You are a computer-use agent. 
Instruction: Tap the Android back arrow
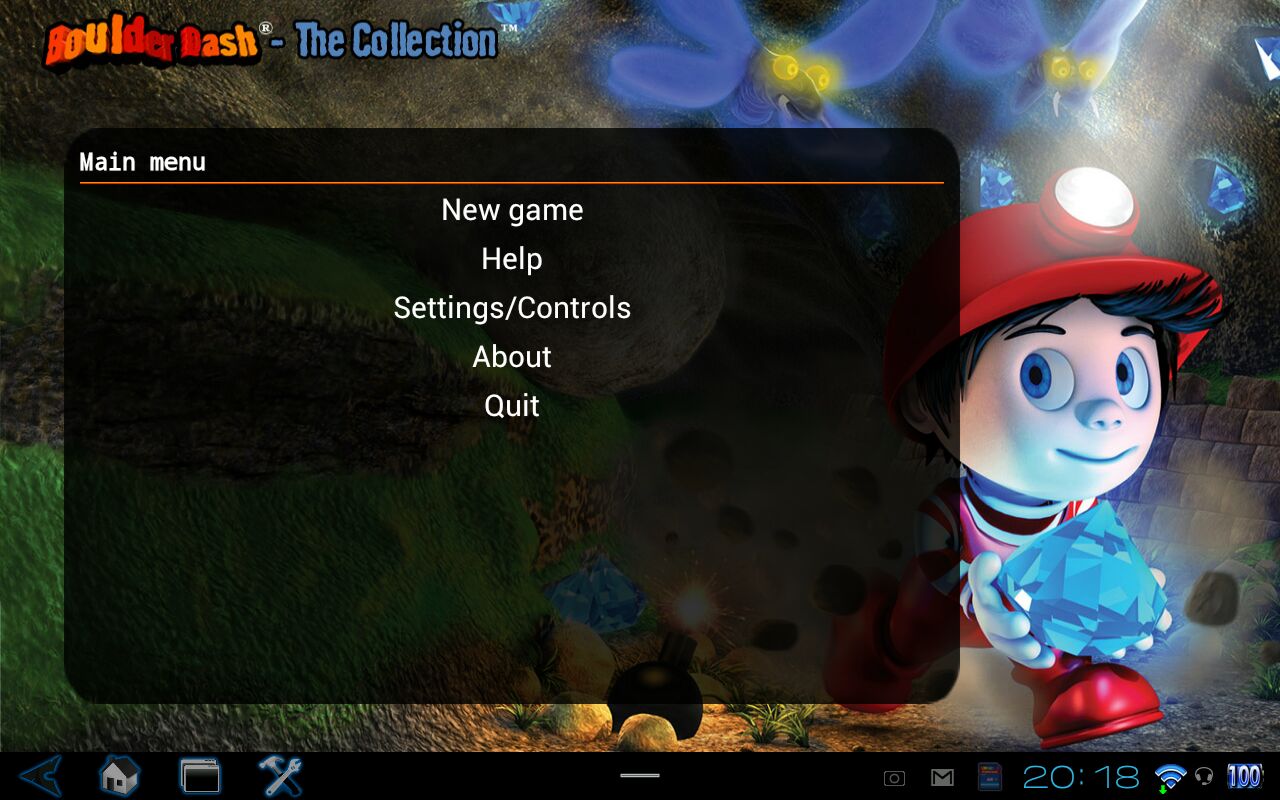[x=41, y=776]
